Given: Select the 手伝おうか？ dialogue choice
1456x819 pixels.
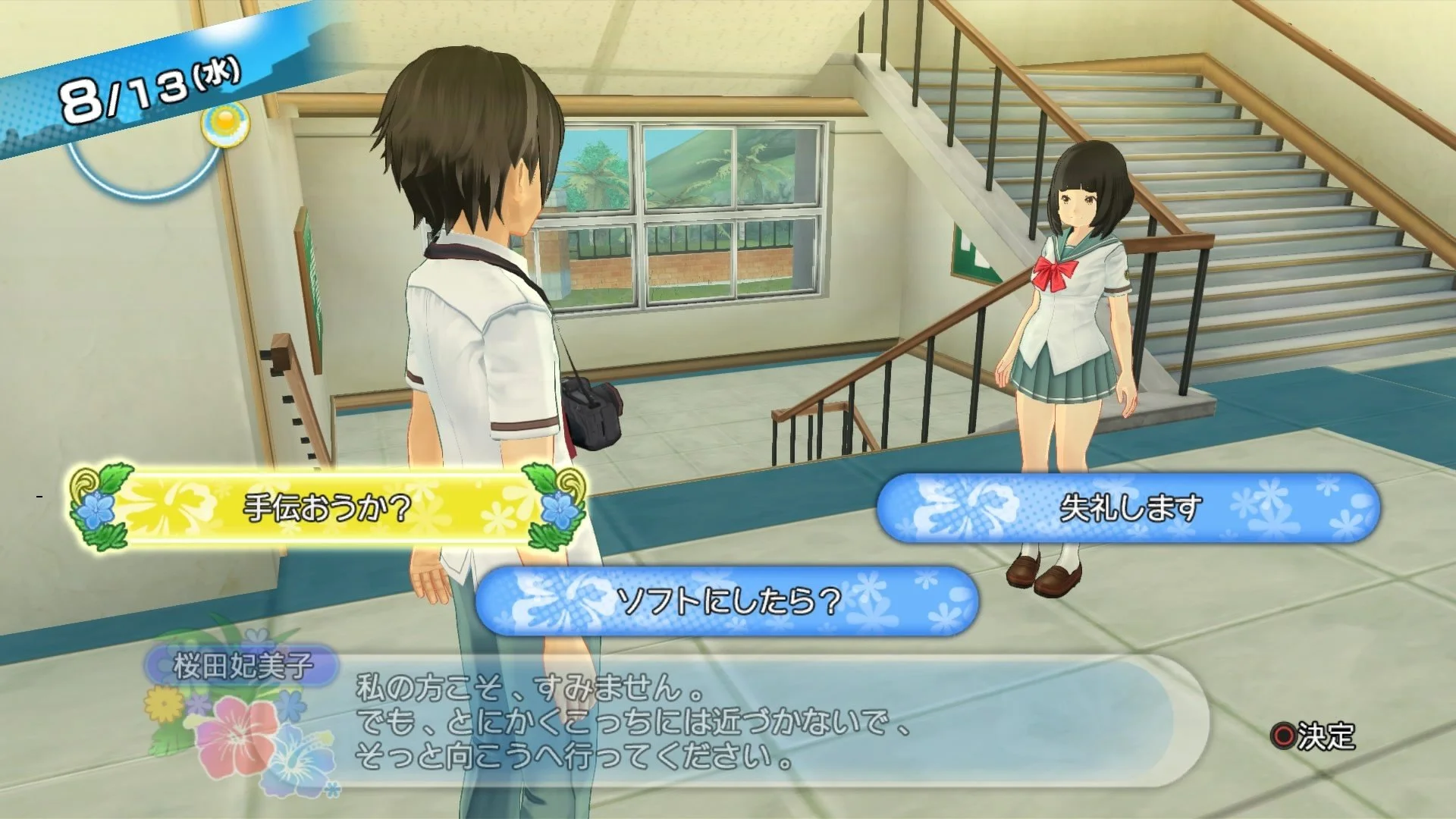Looking at the screenshot, I should click(x=326, y=502).
